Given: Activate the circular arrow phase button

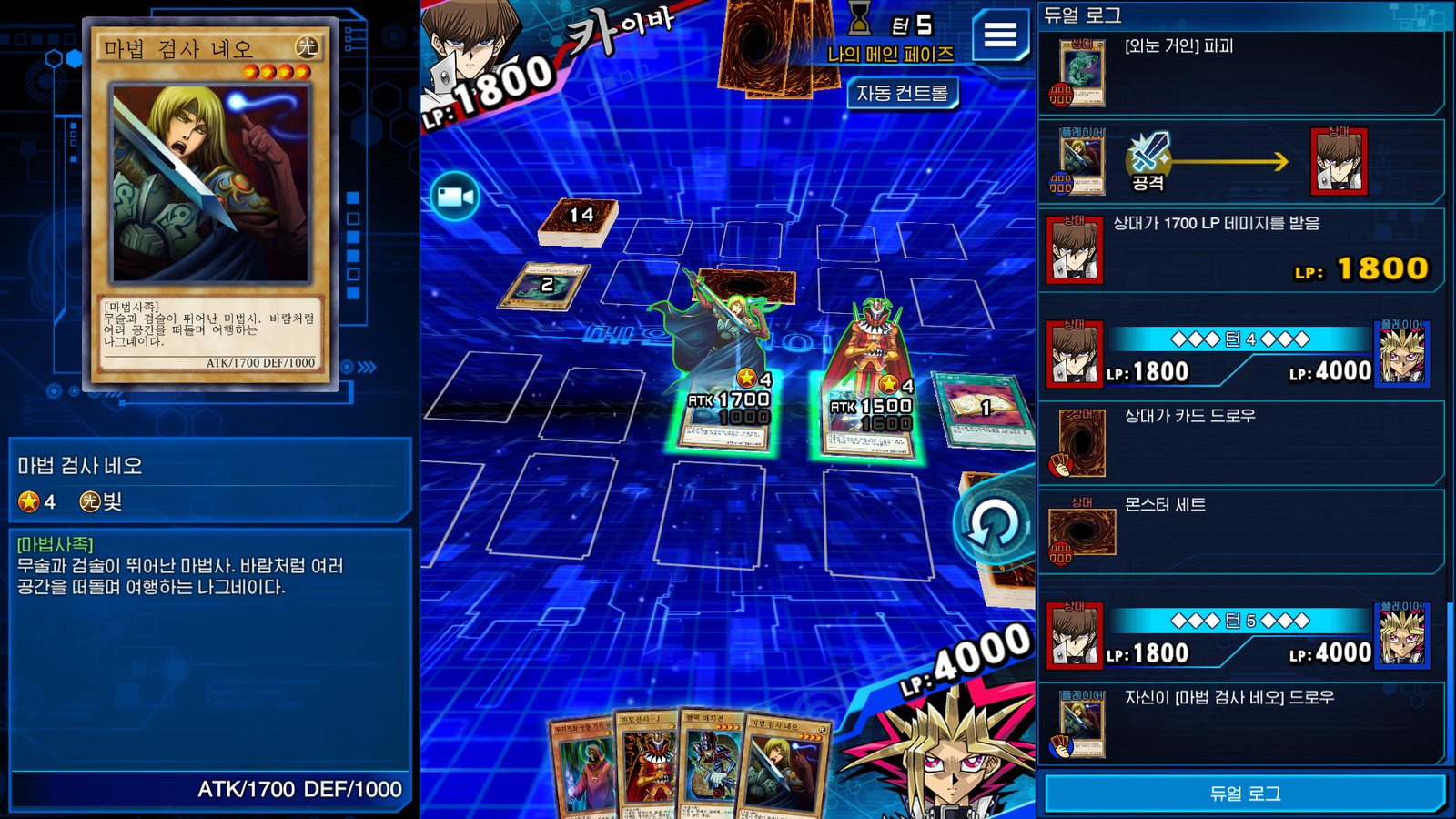Looking at the screenshot, I should pos(993,525).
